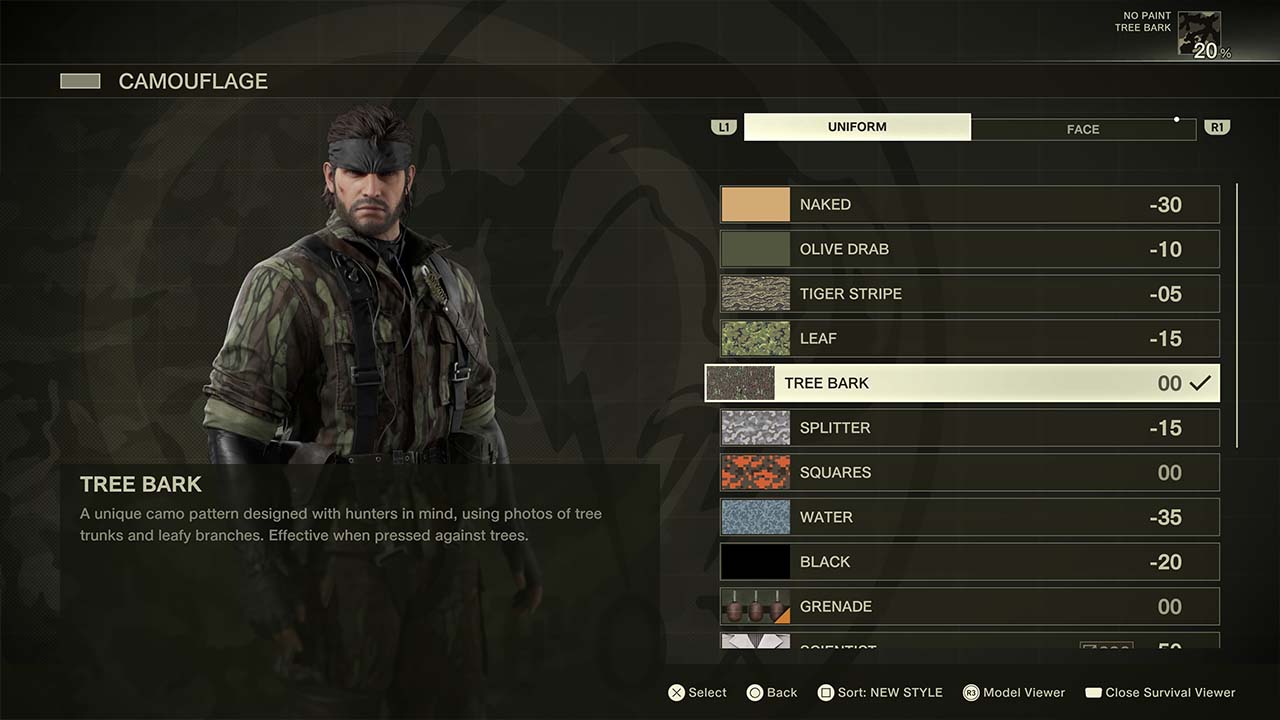
Task: Pick the Leaf camouflage pattern
Action: (x=969, y=338)
